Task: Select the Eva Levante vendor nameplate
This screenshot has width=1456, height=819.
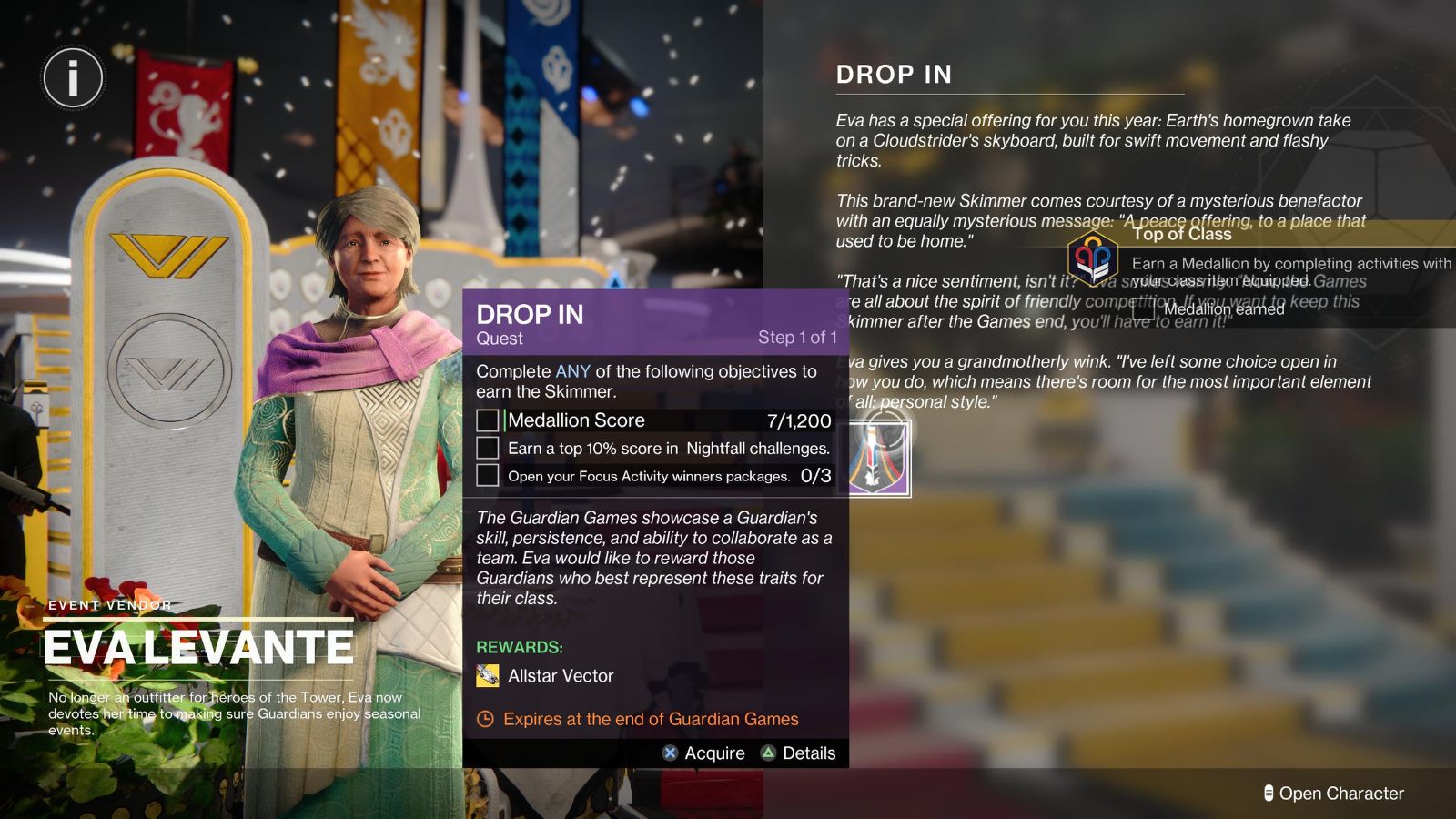Action: [x=198, y=646]
